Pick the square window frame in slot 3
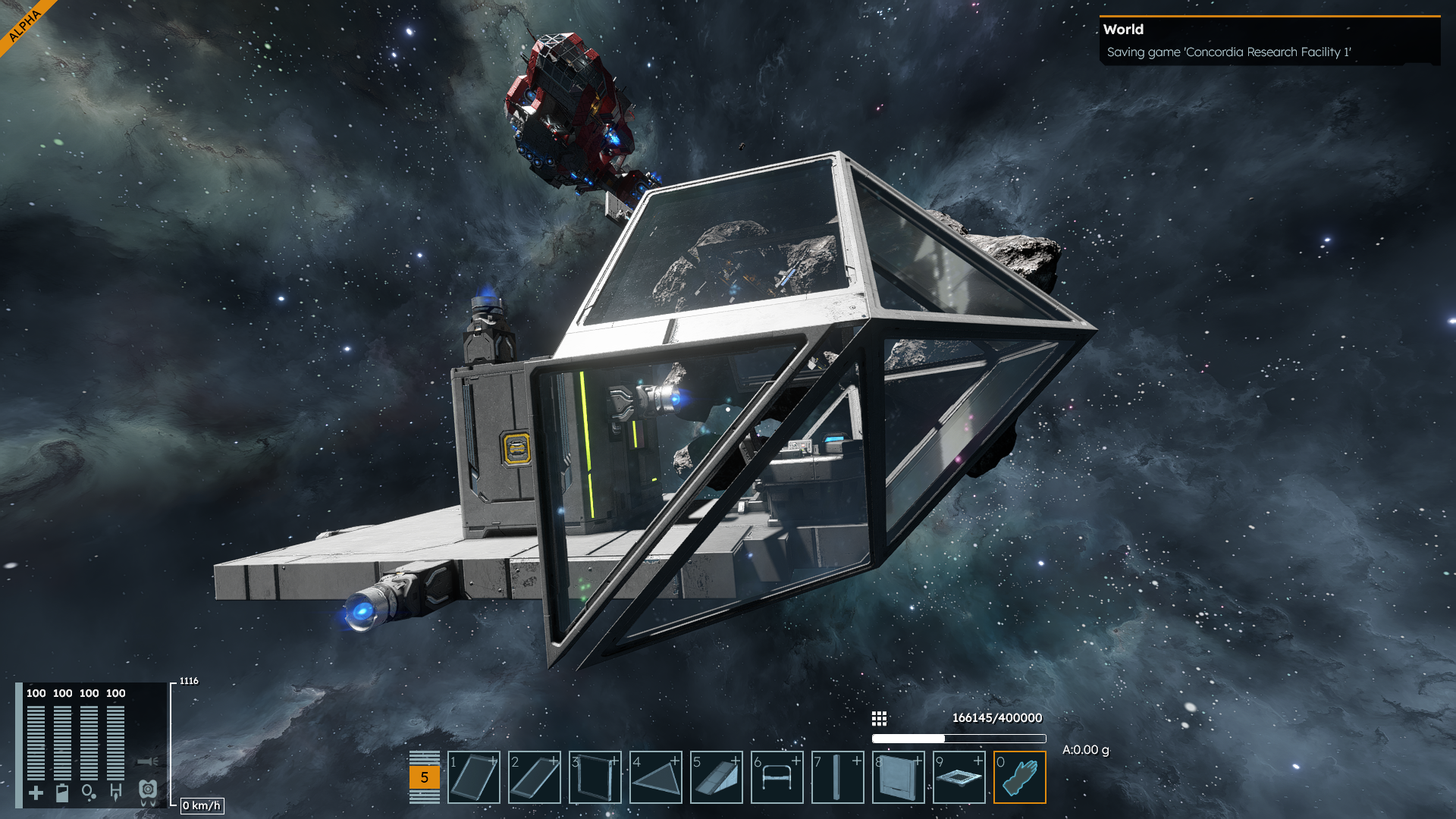The width and height of the screenshot is (1456, 819). pyautogui.click(x=595, y=777)
